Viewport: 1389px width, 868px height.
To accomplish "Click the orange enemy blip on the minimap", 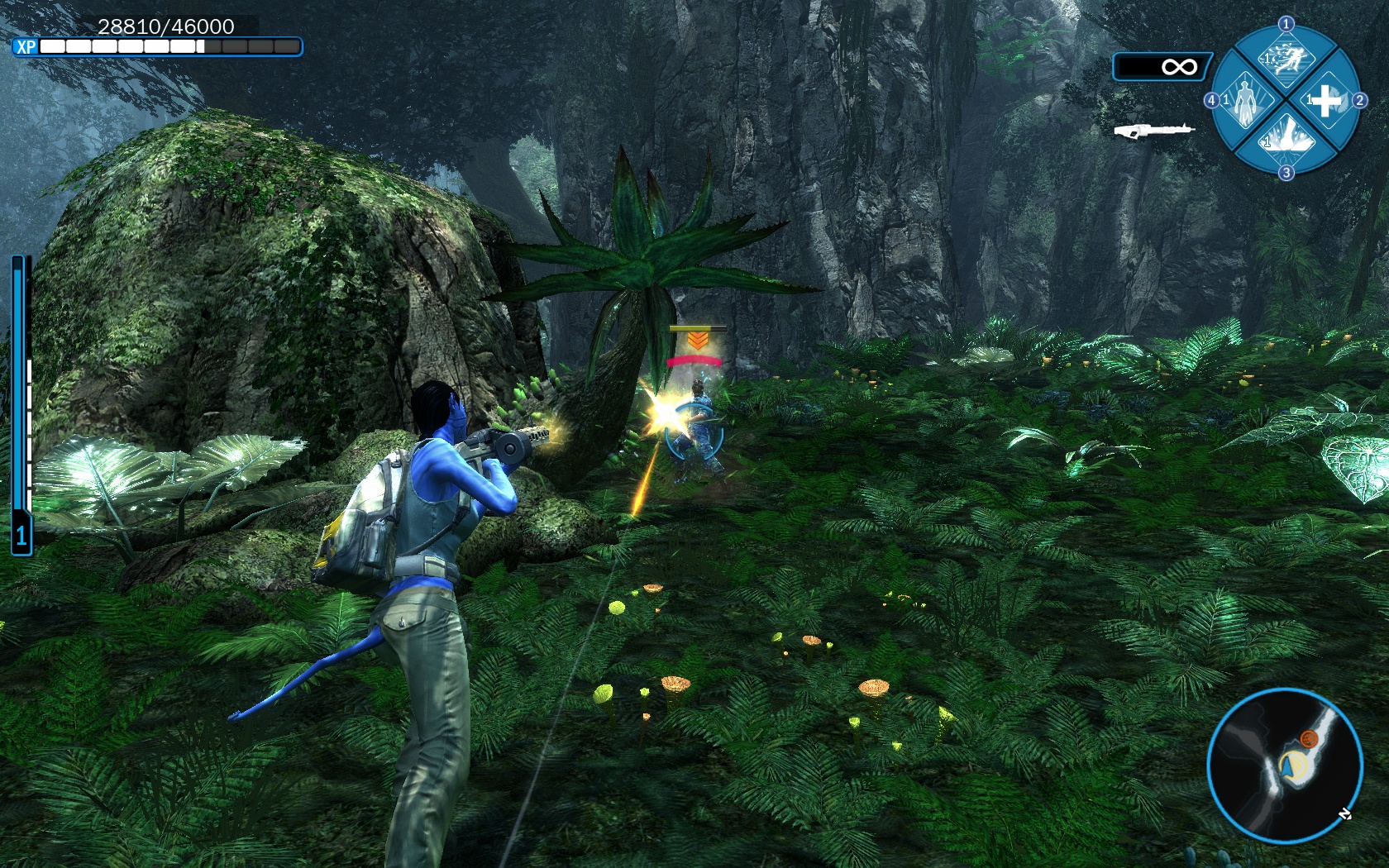I will [1309, 739].
